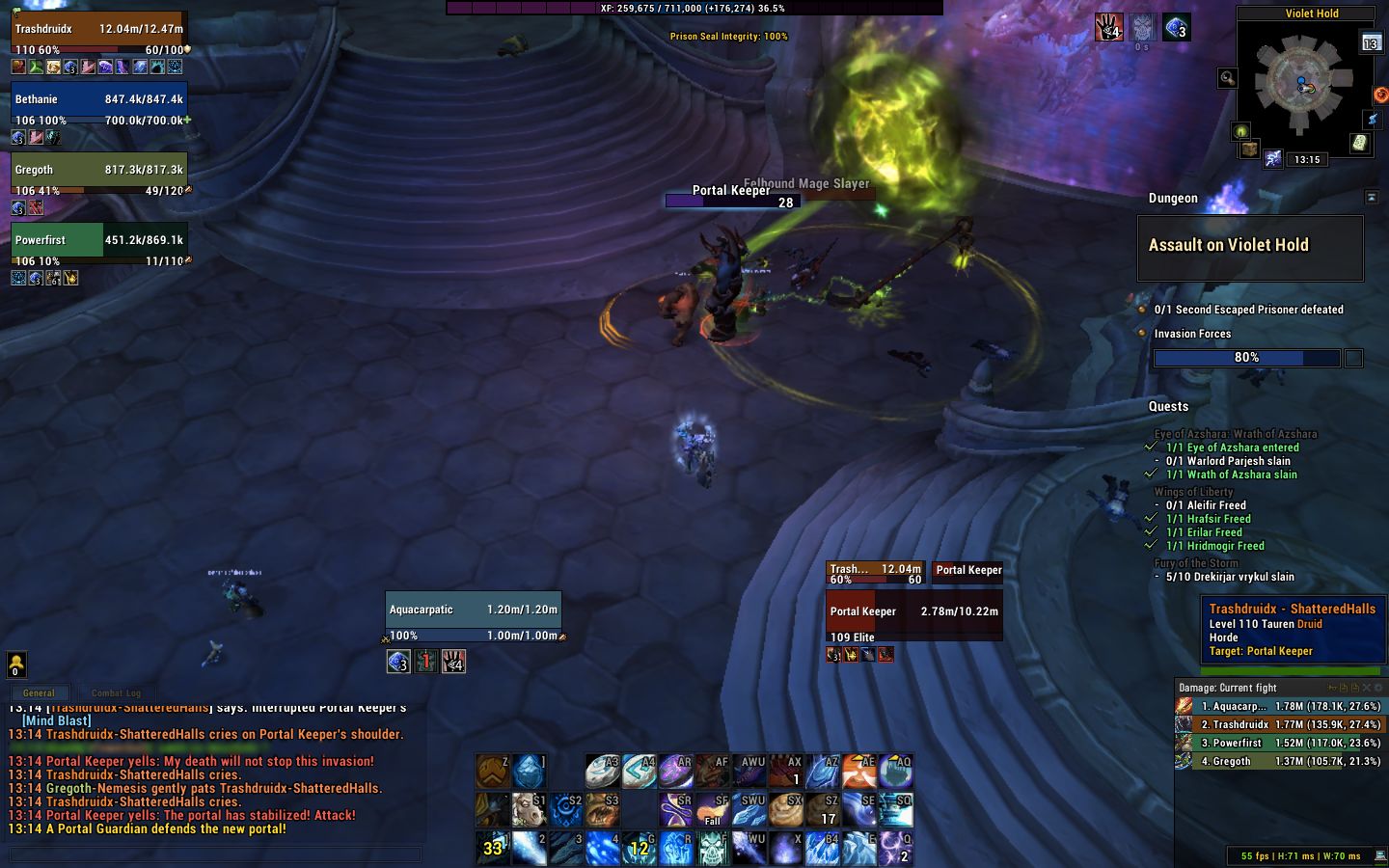This screenshot has height=868, width=1389.
Task: Click the computer latency icon next to the fps display
Action: (1379, 855)
